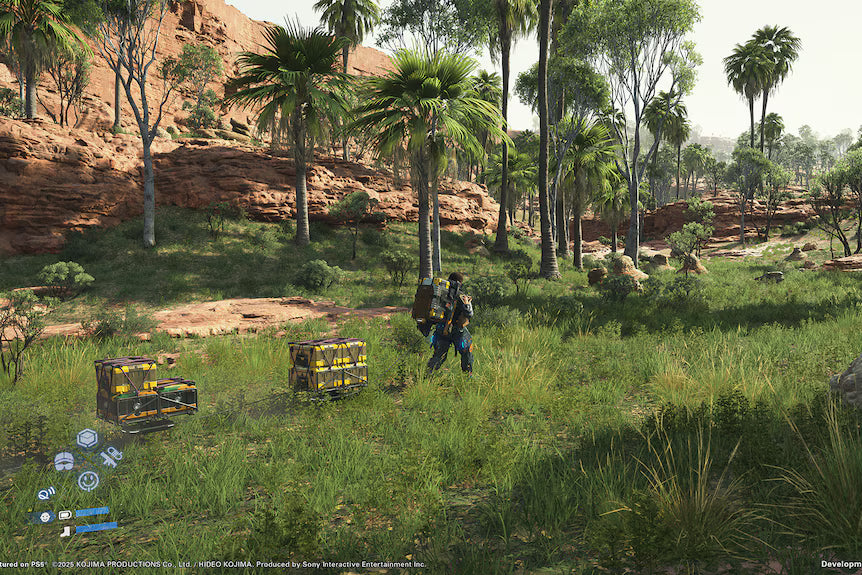Activate the smiley face icon
Screen dimensions: 862x575
88,480
